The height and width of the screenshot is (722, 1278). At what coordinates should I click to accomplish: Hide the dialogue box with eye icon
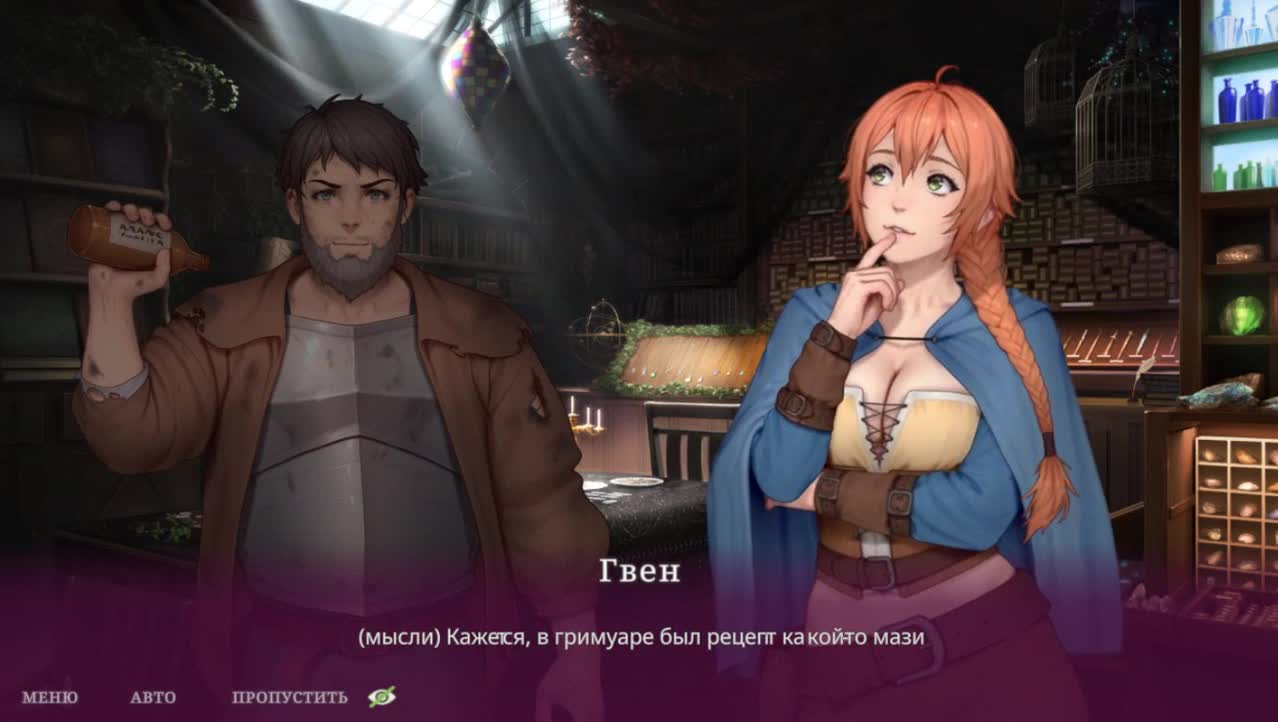click(x=381, y=697)
